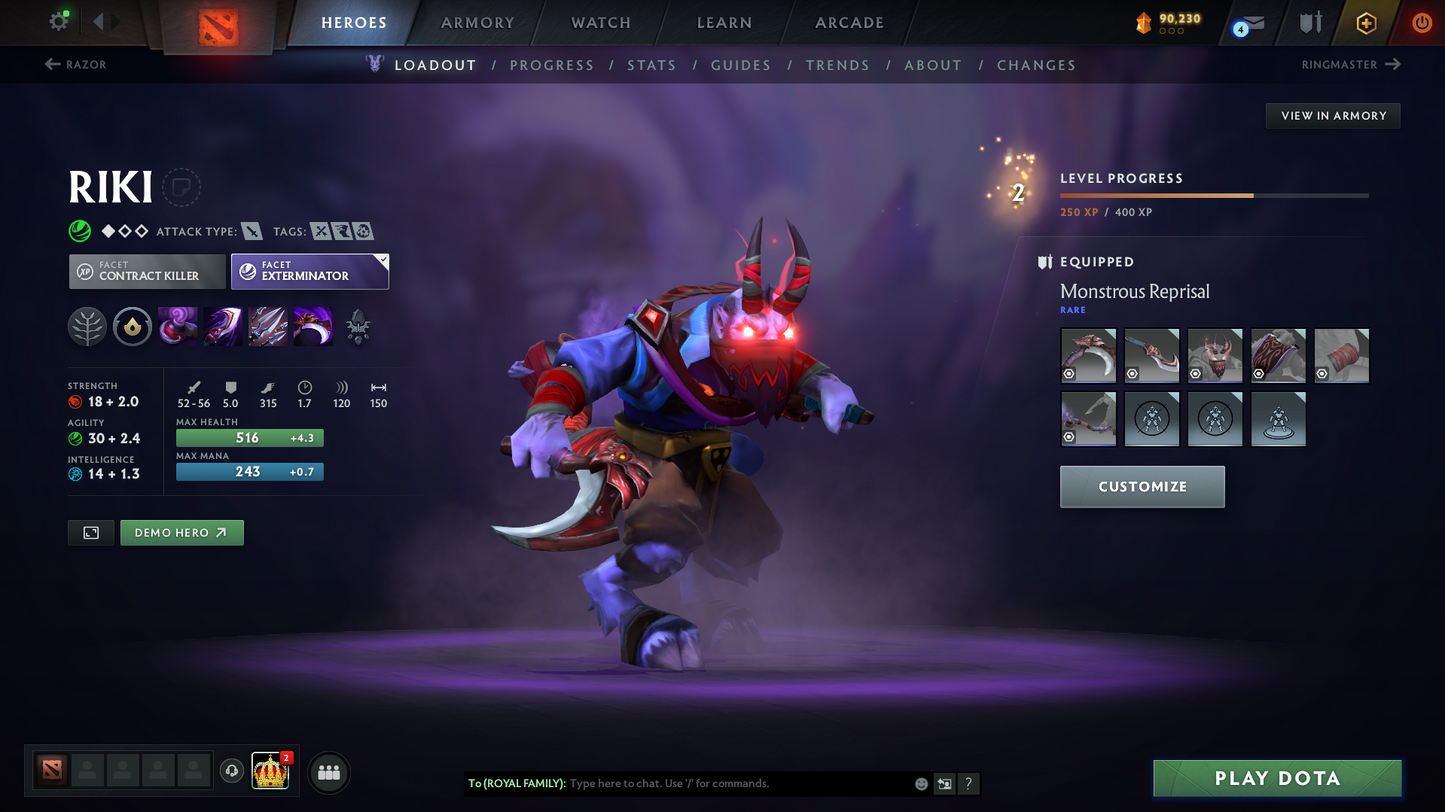The width and height of the screenshot is (1445, 812).
Task: Select the Contract Killer facet
Action: click(147, 271)
